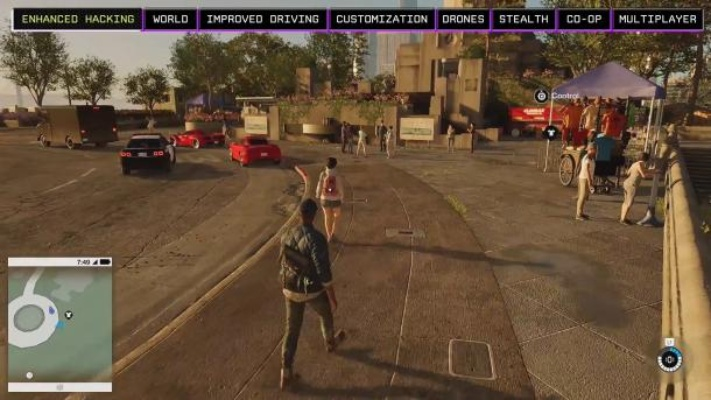Choose the Customization tab
Image resolution: width=711 pixels, height=400 pixels.
click(381, 19)
